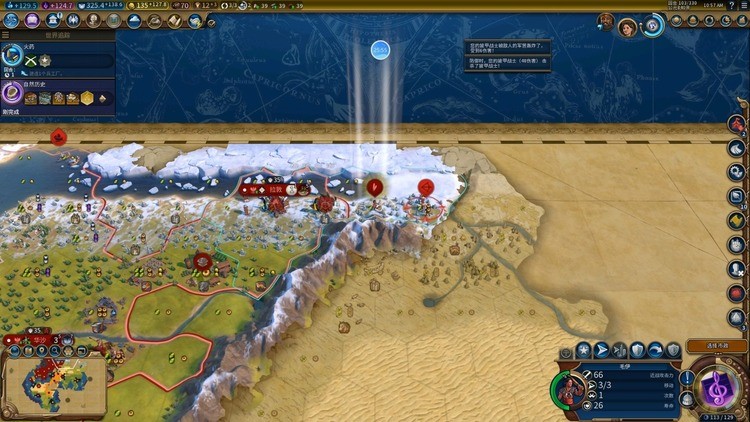Activate the fortify shield unit action
750x422 pixels.
coord(637,349)
